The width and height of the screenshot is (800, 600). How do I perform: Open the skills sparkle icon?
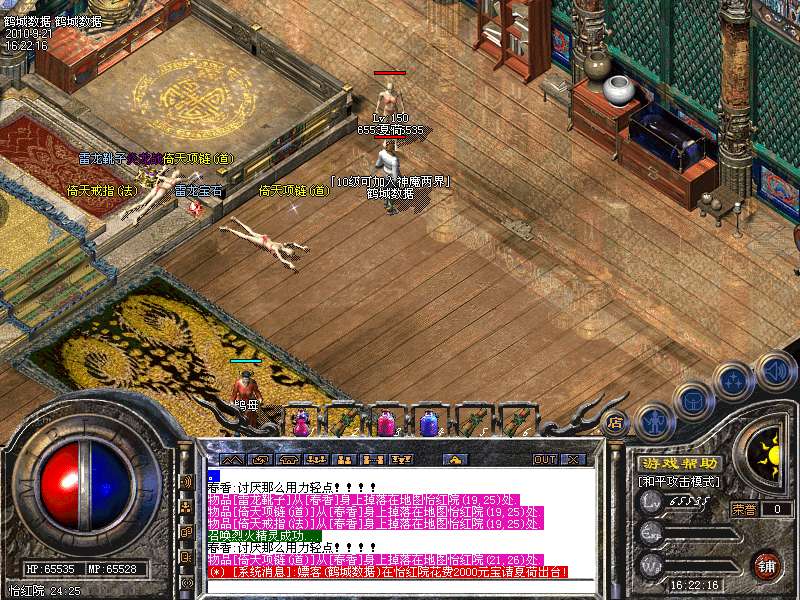(x=733, y=381)
